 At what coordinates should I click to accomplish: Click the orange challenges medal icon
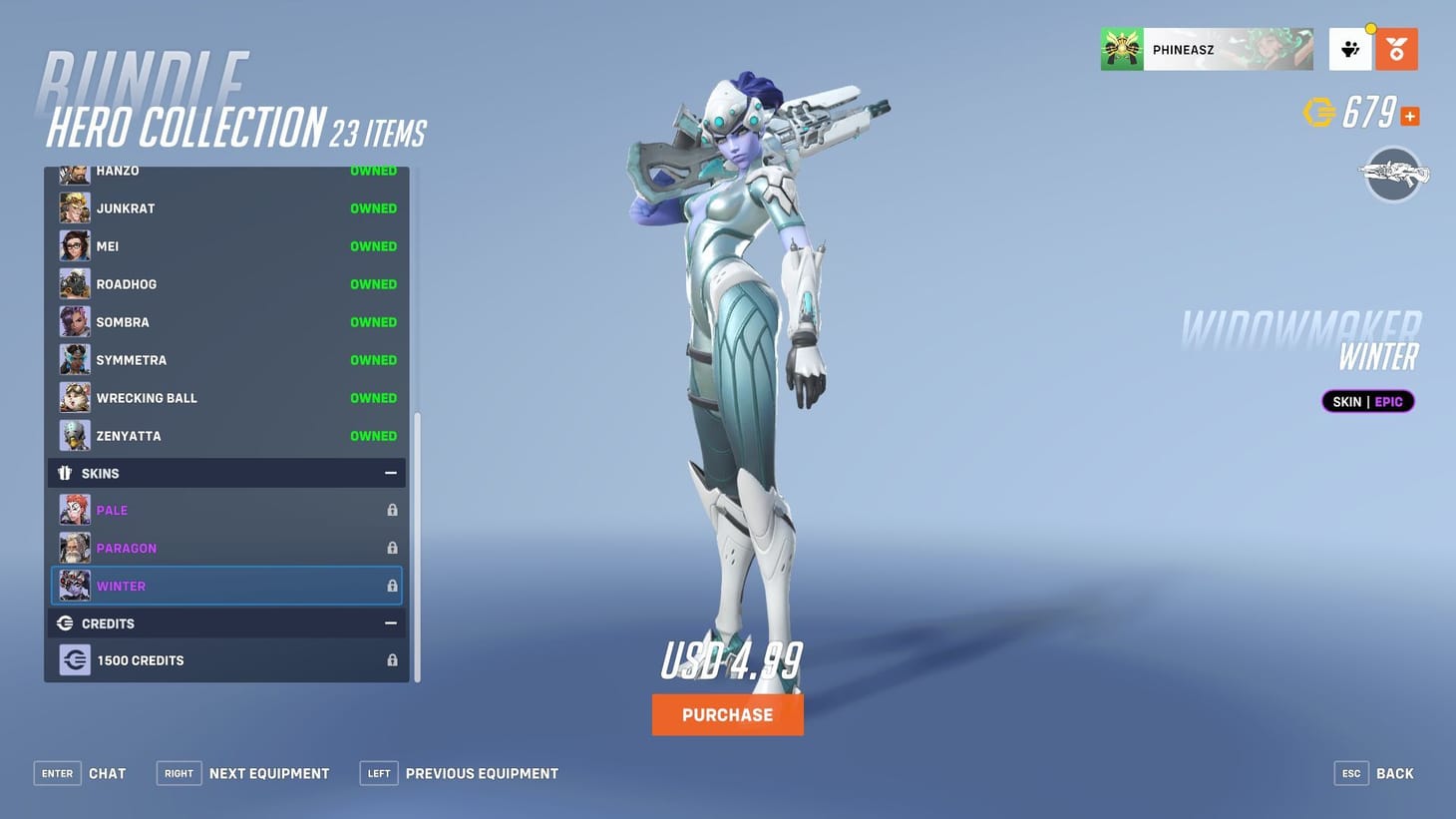(1396, 48)
